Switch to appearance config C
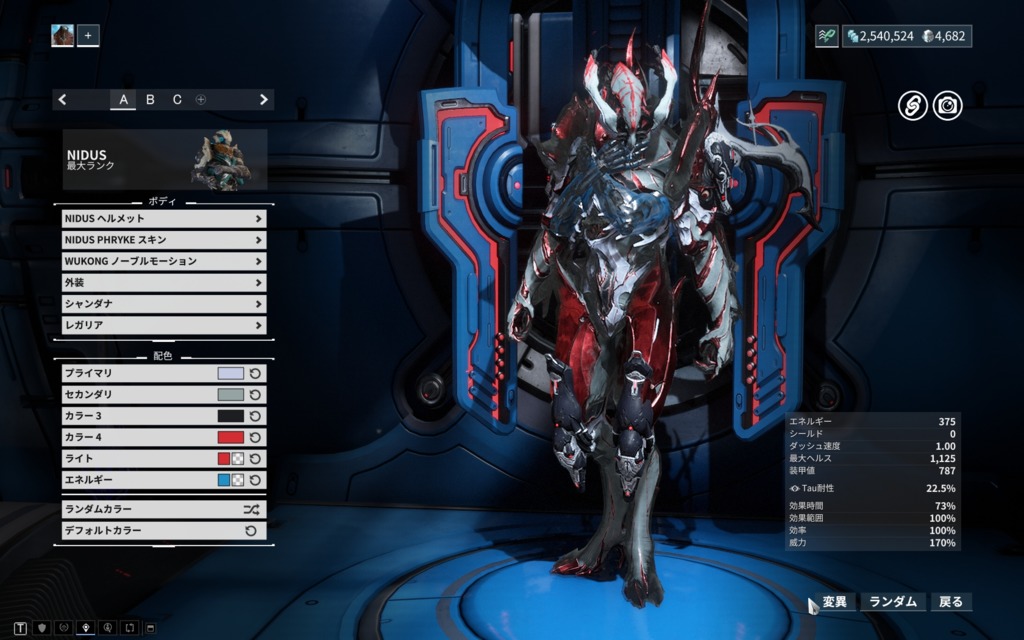This screenshot has height=640, width=1024. click(177, 99)
